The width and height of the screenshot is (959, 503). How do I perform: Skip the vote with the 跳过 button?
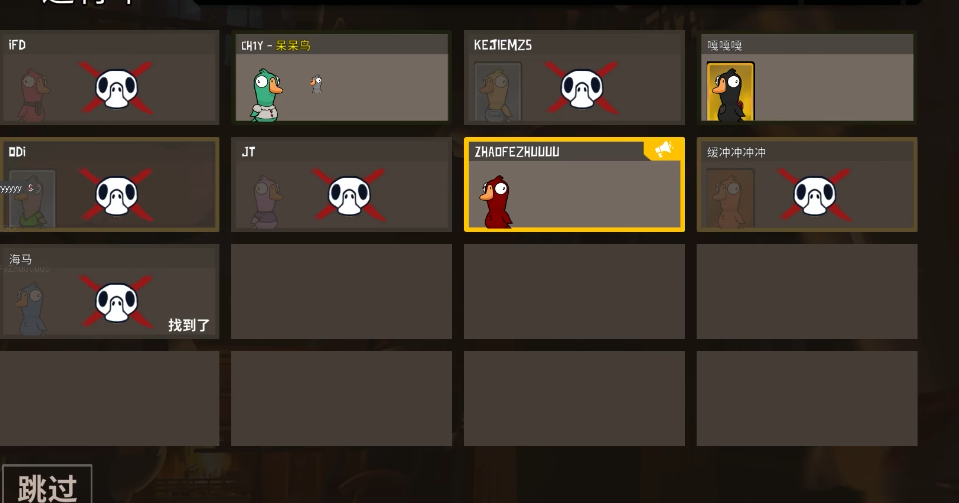[47, 486]
